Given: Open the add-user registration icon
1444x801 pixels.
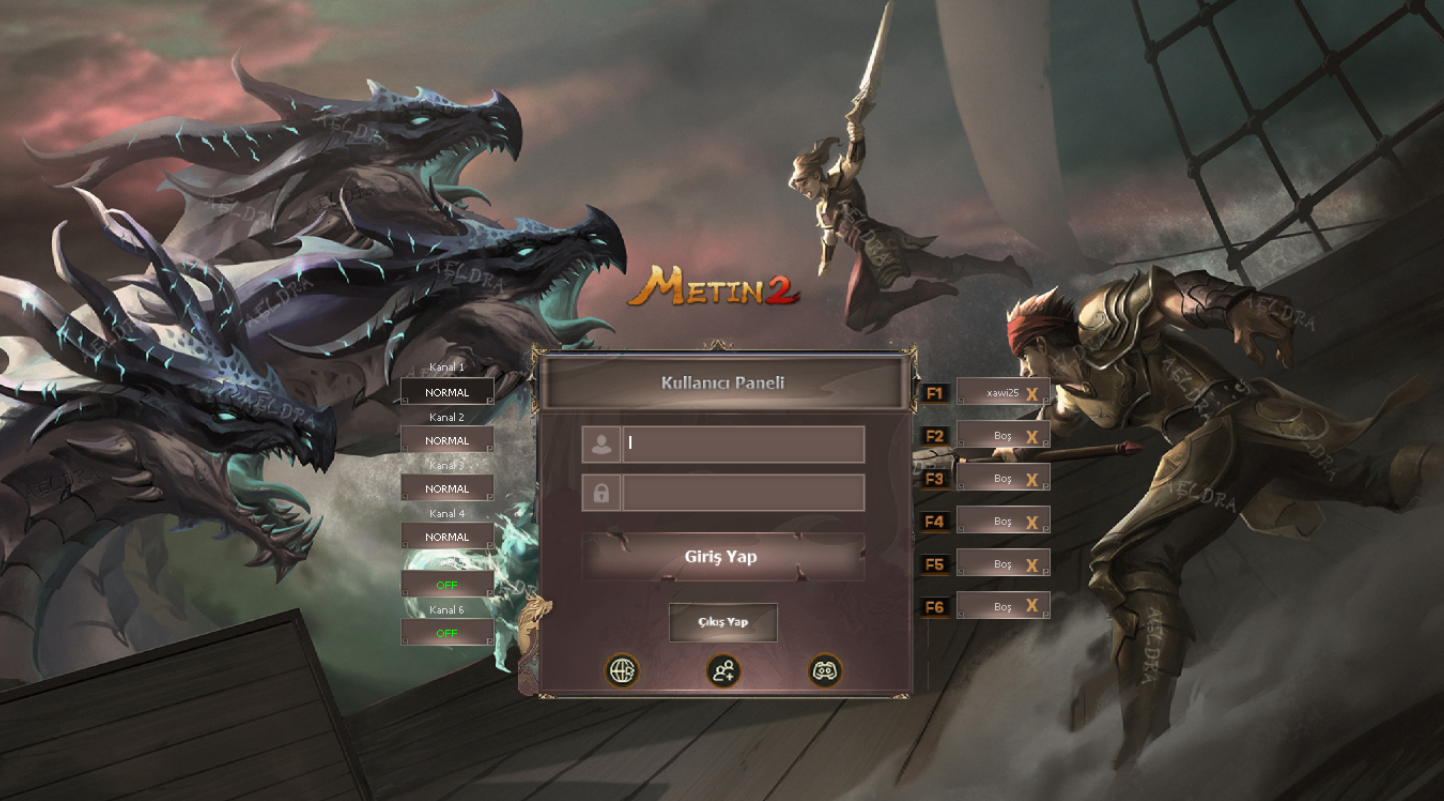Looking at the screenshot, I should click(x=723, y=670).
